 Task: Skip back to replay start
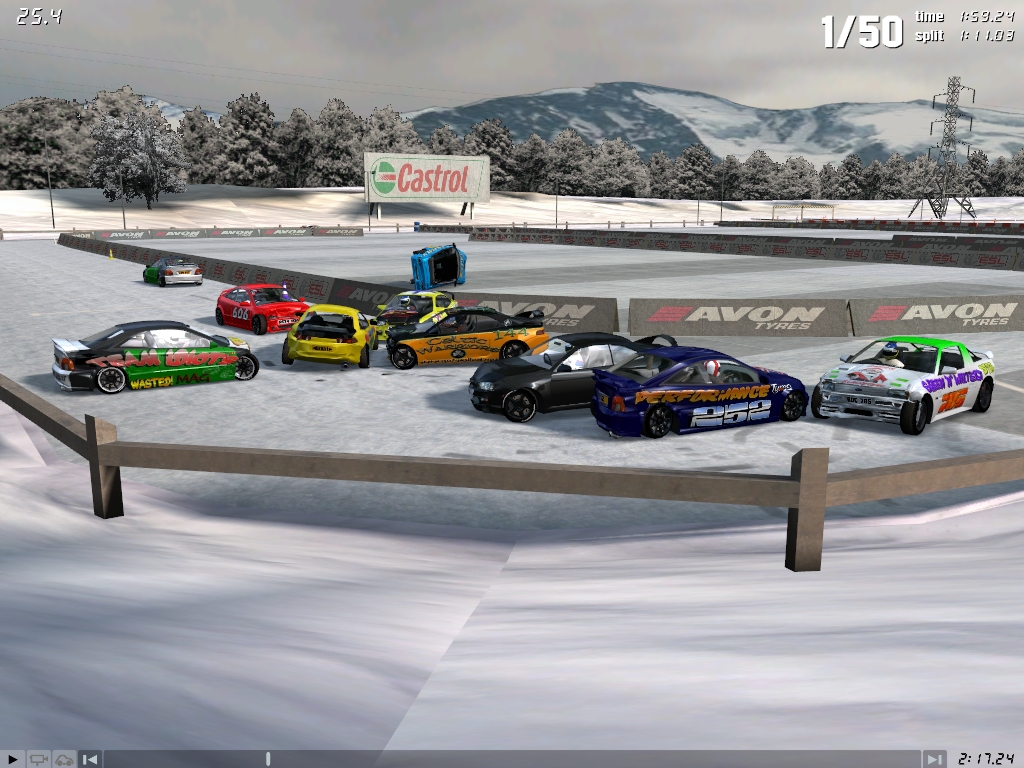coord(90,759)
